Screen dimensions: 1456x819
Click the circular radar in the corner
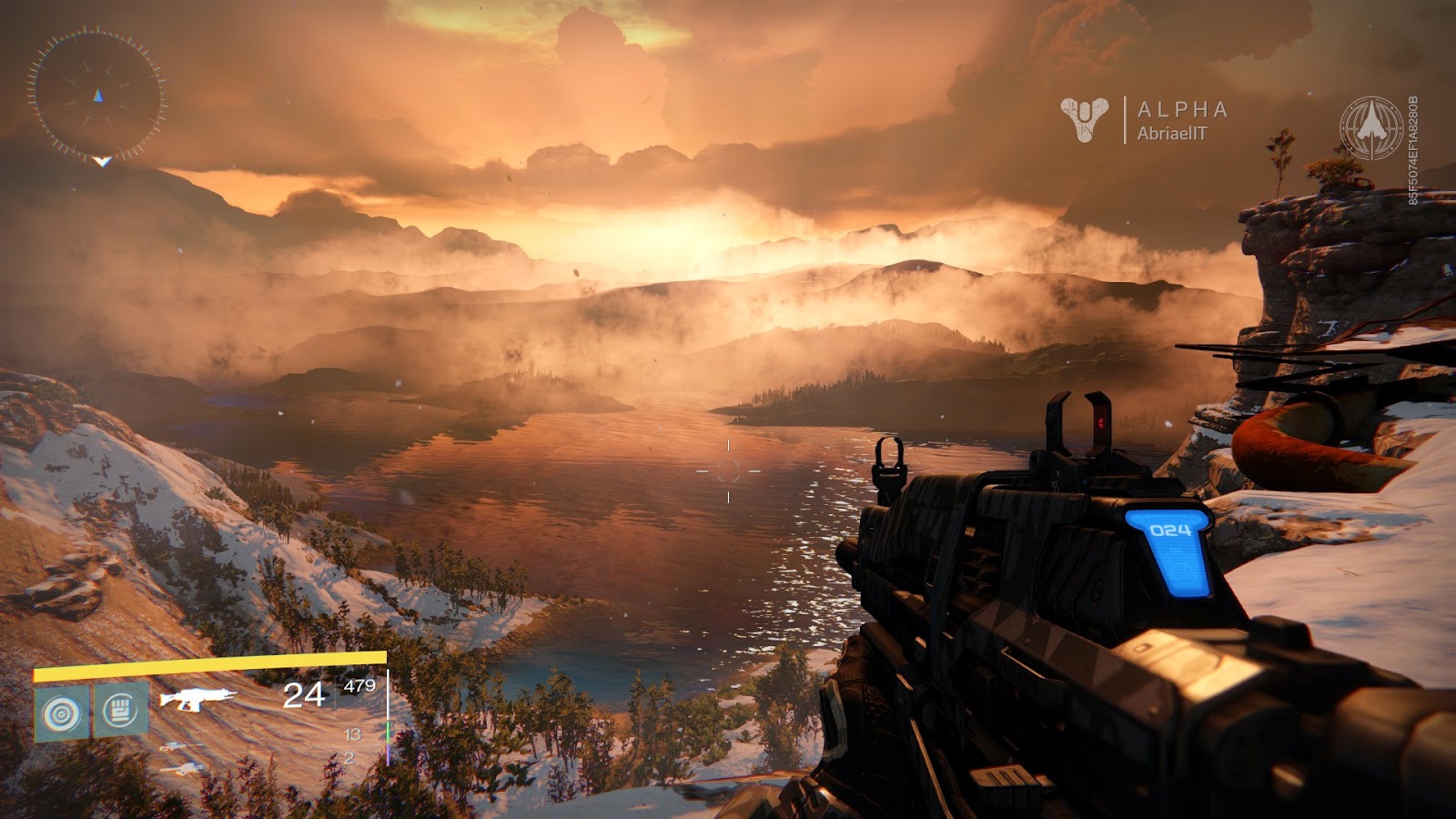coord(97,96)
